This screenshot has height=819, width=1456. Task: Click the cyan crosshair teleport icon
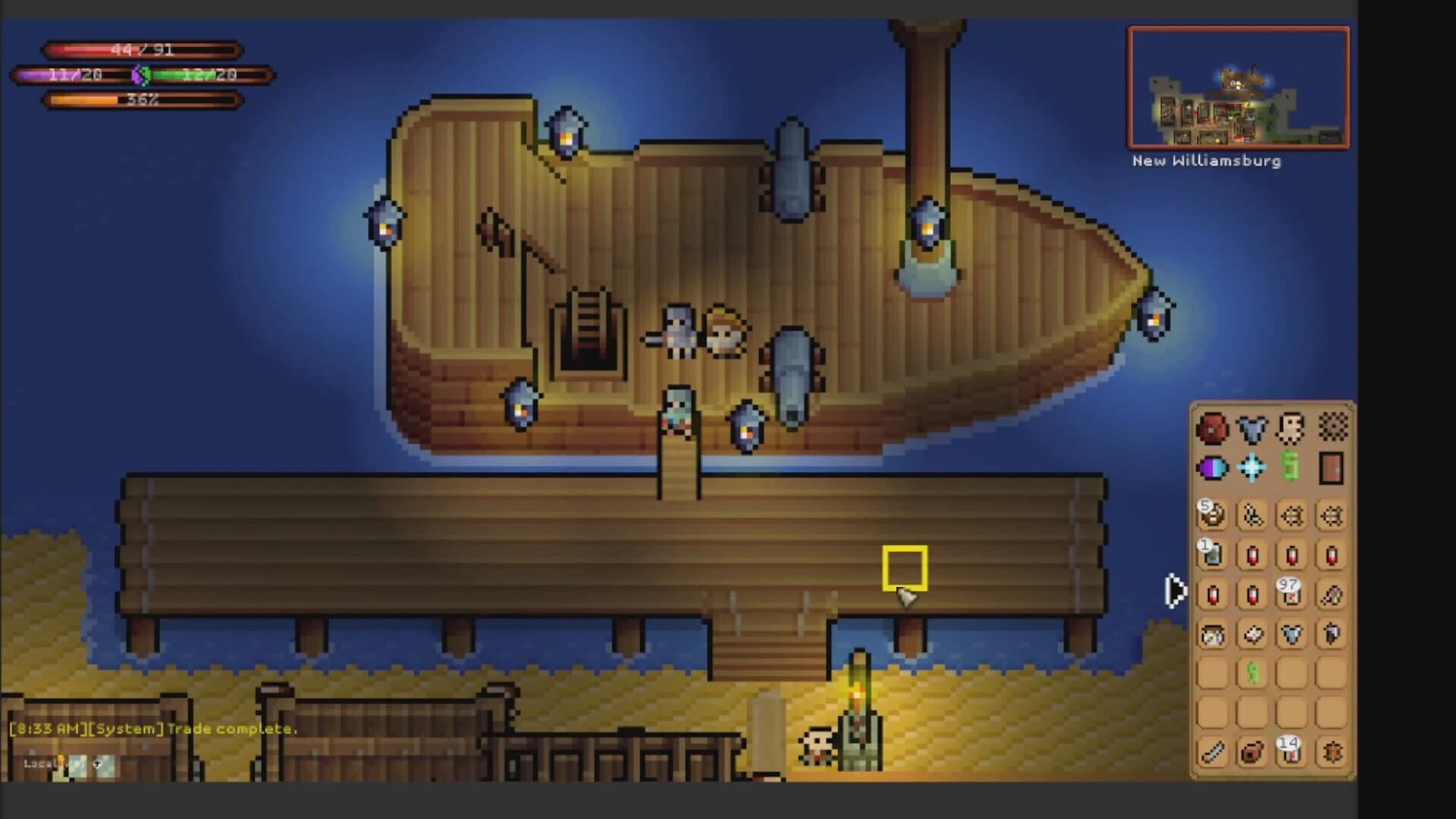point(1251,468)
